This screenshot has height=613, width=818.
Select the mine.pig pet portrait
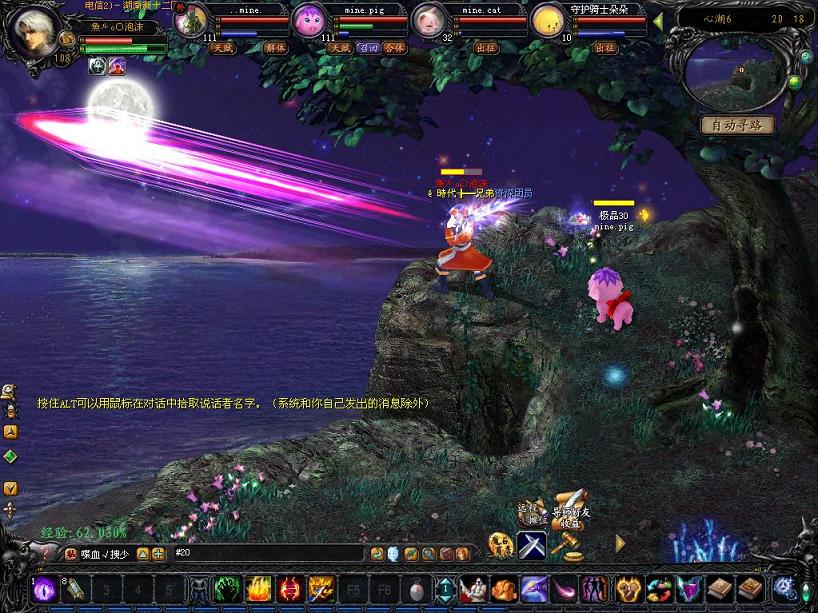coord(308,20)
